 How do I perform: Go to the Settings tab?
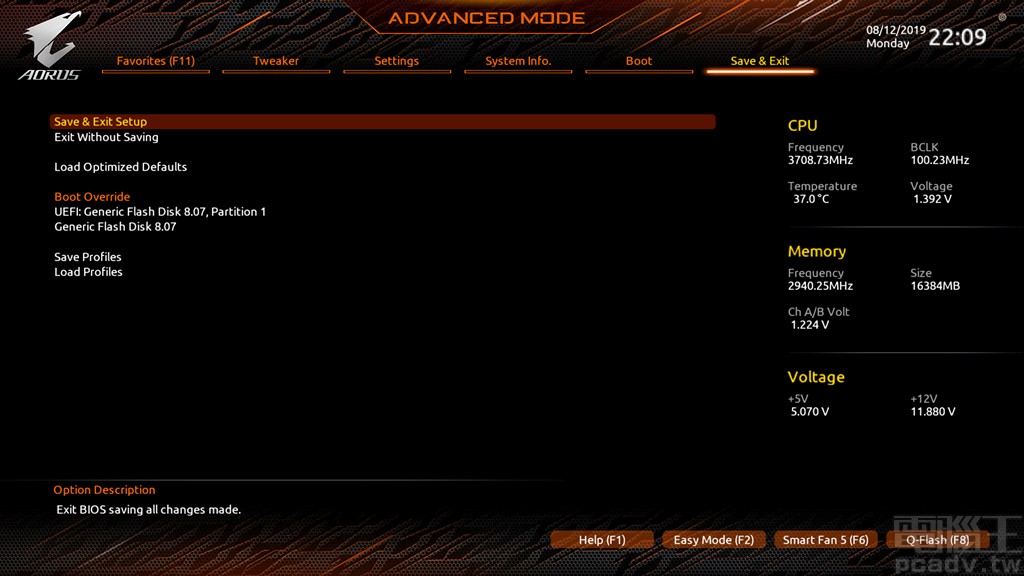pos(396,61)
